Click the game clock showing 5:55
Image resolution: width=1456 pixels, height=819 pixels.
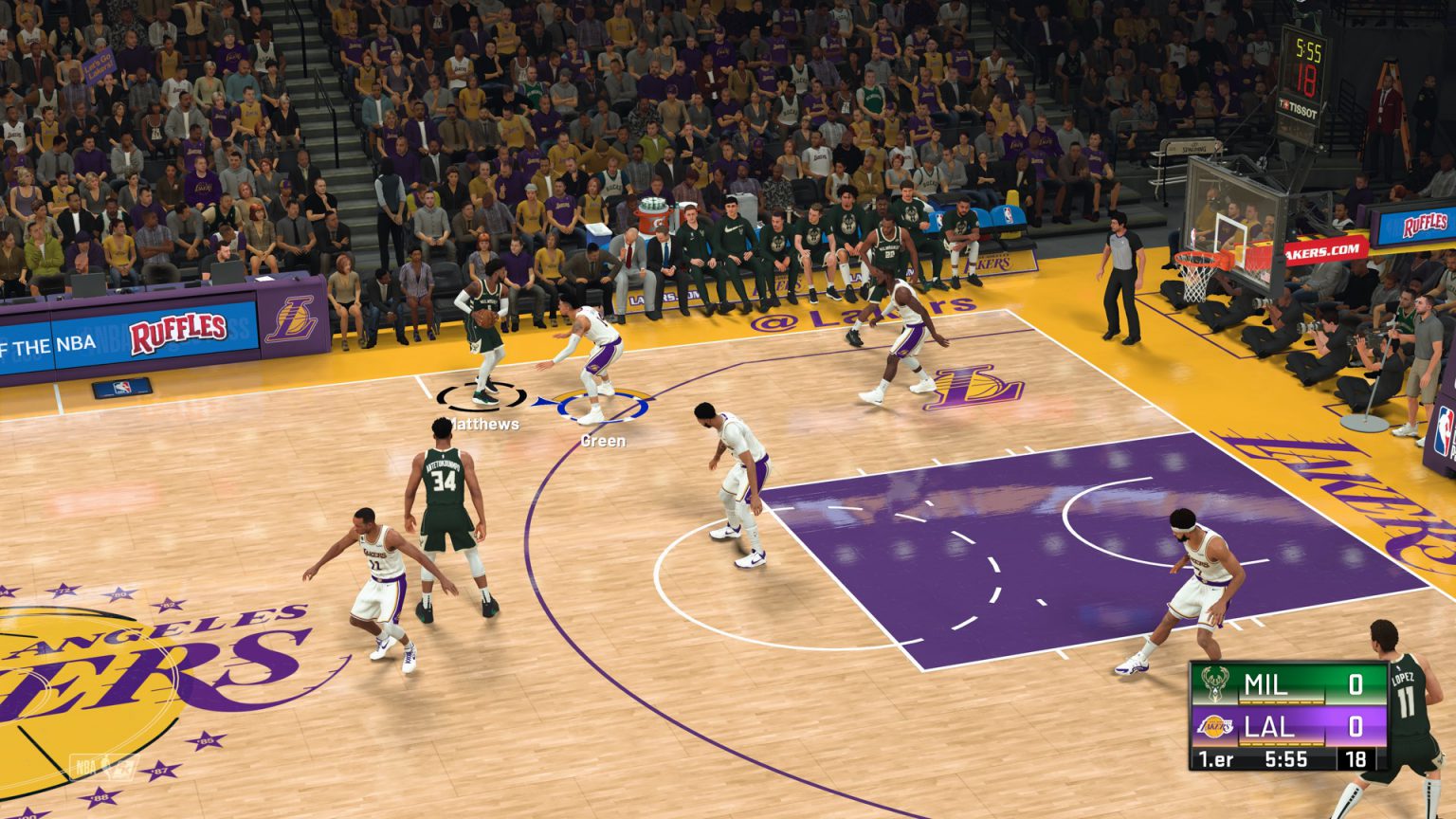1287,758
